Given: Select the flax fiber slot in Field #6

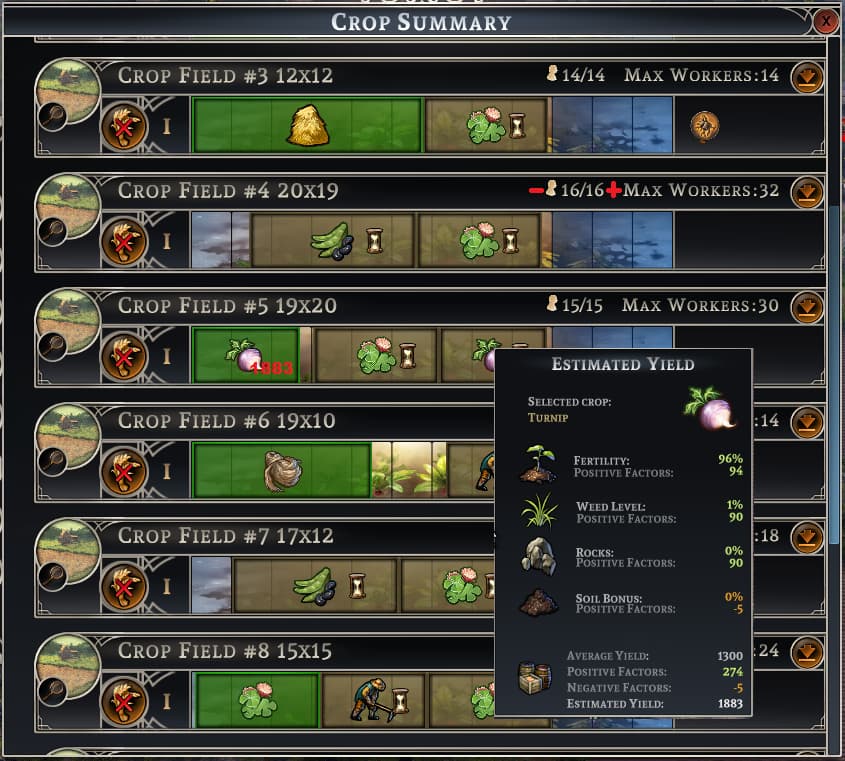Looking at the screenshot, I should pyautogui.click(x=282, y=471).
